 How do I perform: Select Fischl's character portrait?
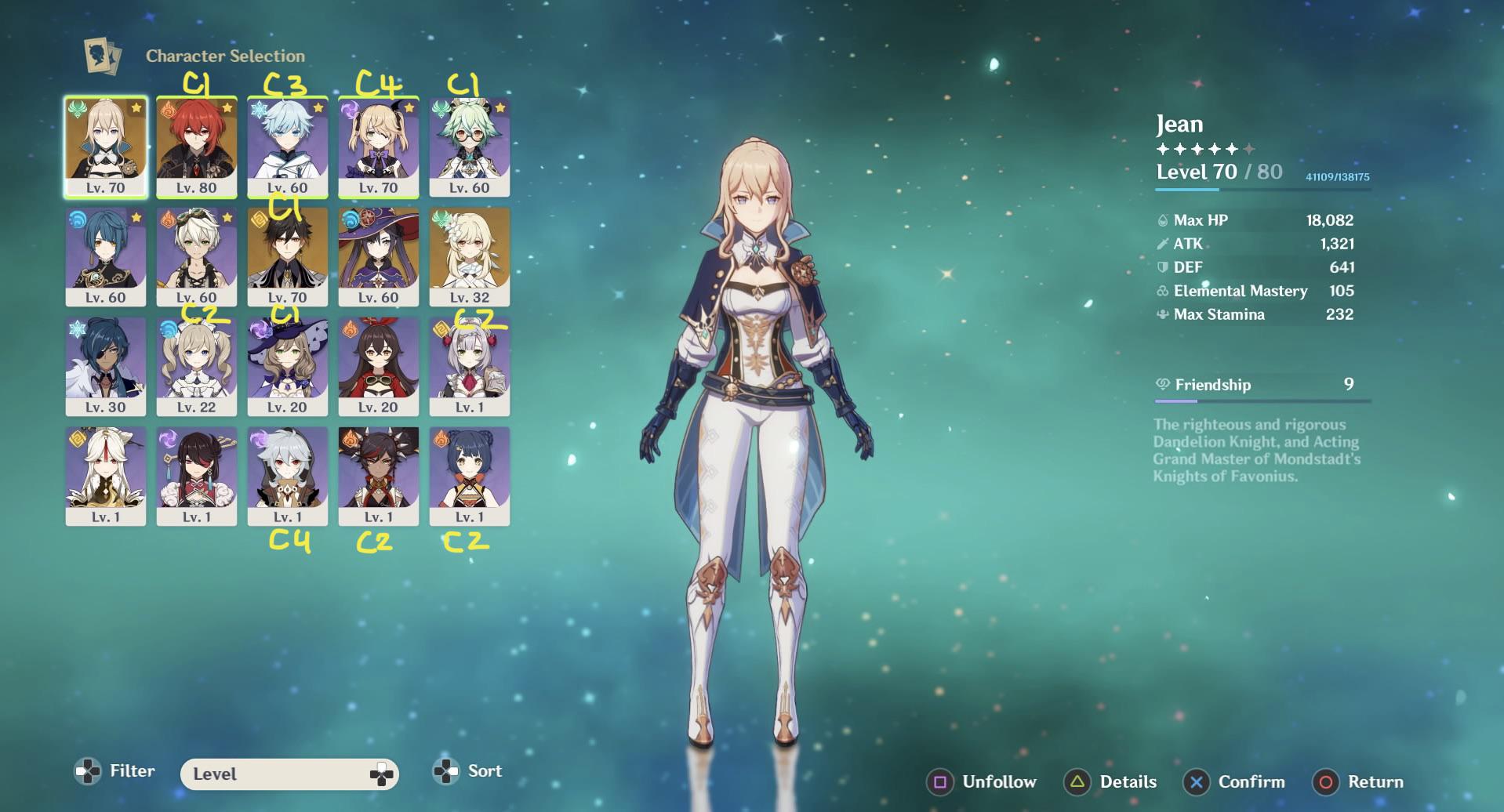(378, 147)
